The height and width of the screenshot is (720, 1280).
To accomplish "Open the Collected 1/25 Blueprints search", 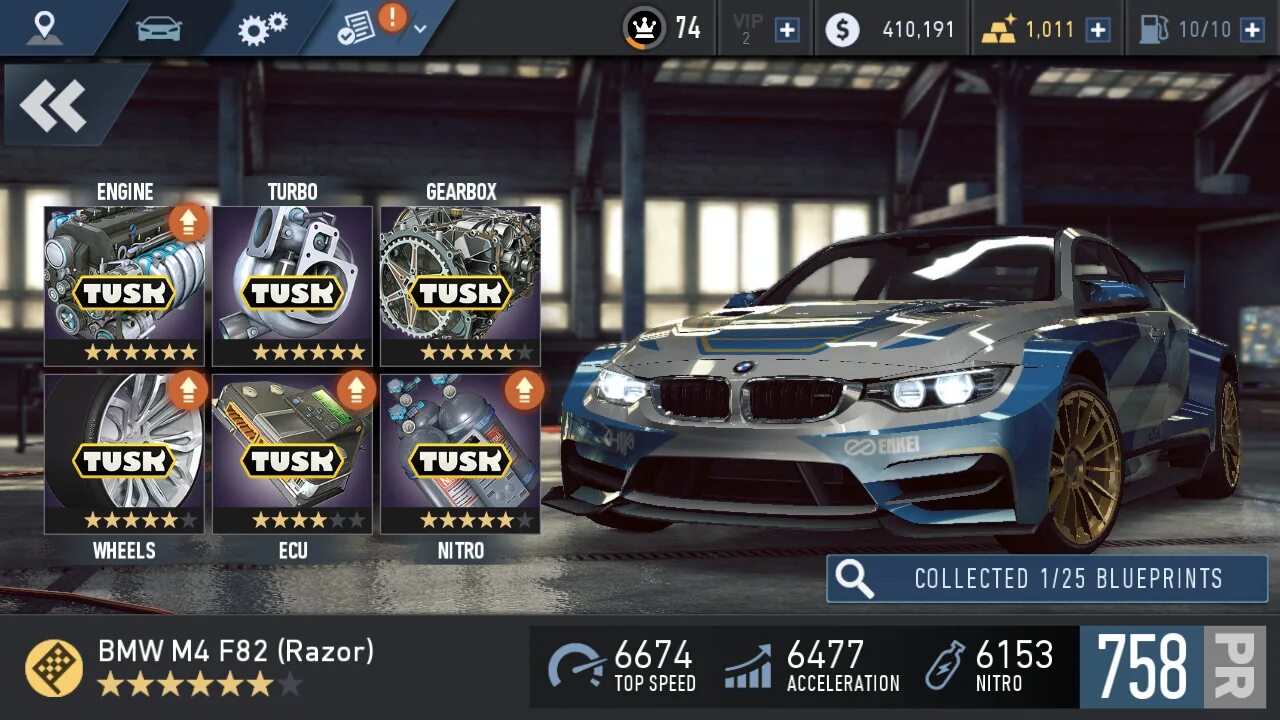I will [x=1046, y=579].
